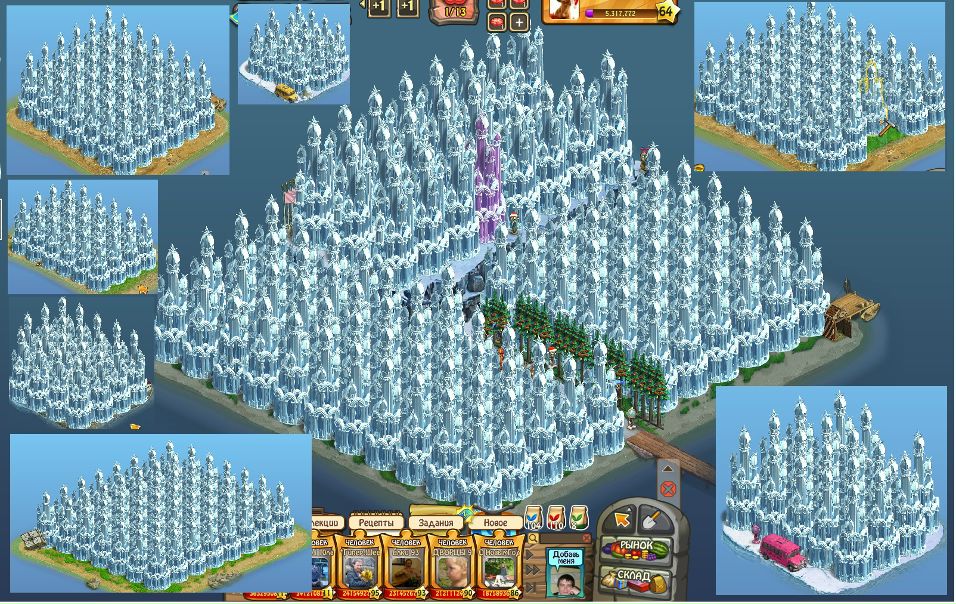
Task: Click the plus slot button at top
Action: click(x=519, y=20)
